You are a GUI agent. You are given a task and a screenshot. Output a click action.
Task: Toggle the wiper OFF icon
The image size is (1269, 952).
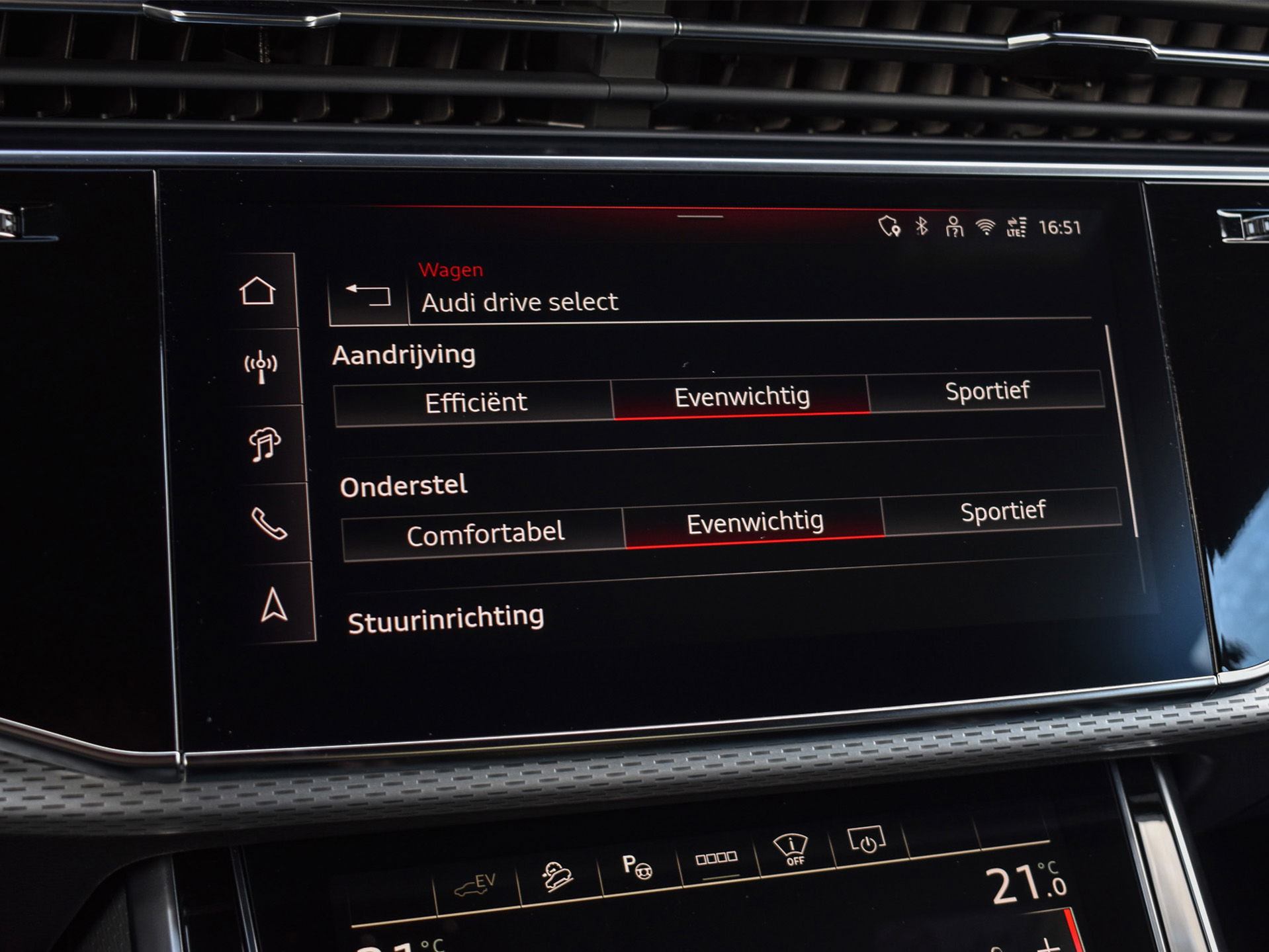pyautogui.click(x=791, y=849)
